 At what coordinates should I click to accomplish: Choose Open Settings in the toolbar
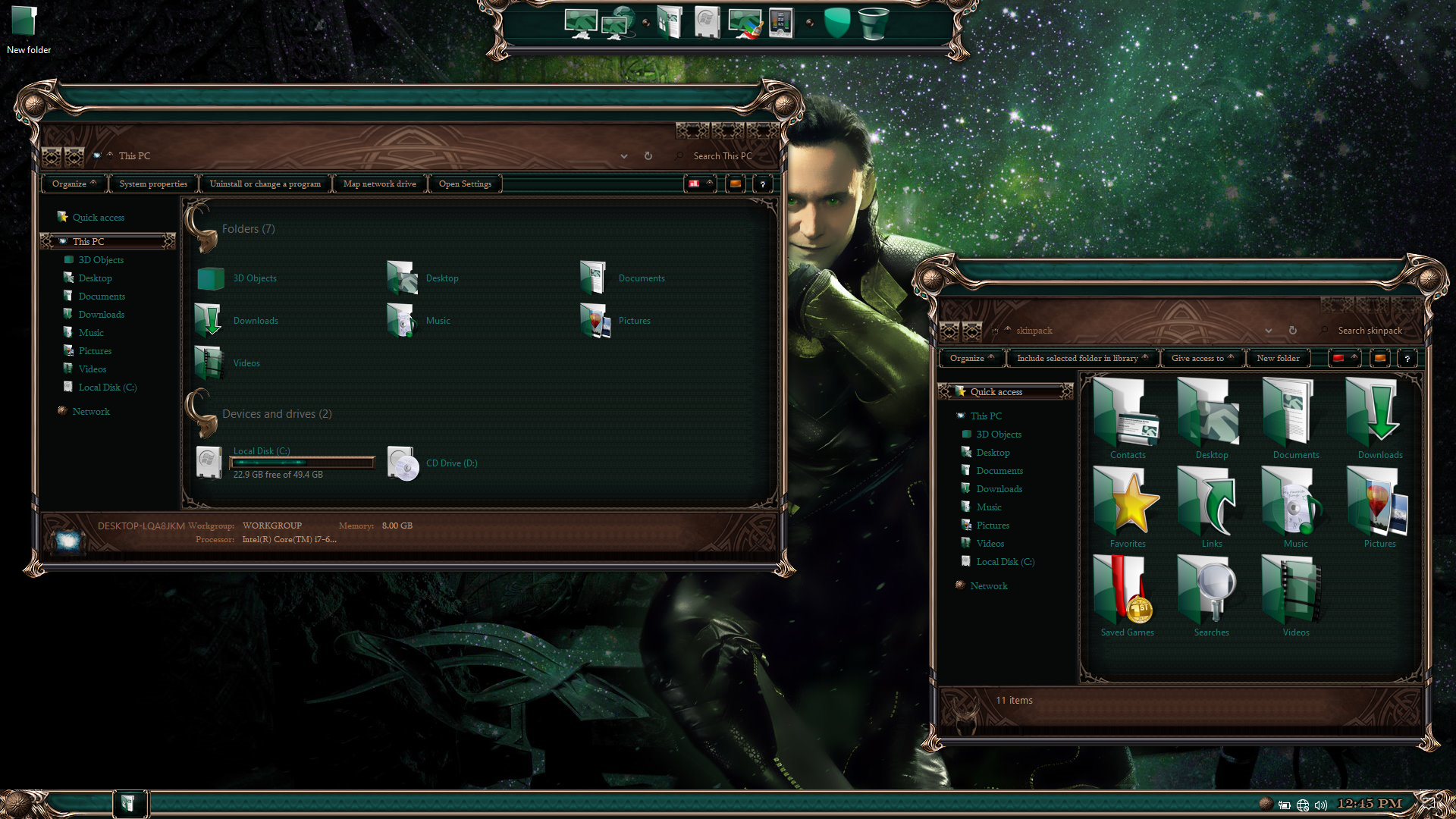click(465, 184)
